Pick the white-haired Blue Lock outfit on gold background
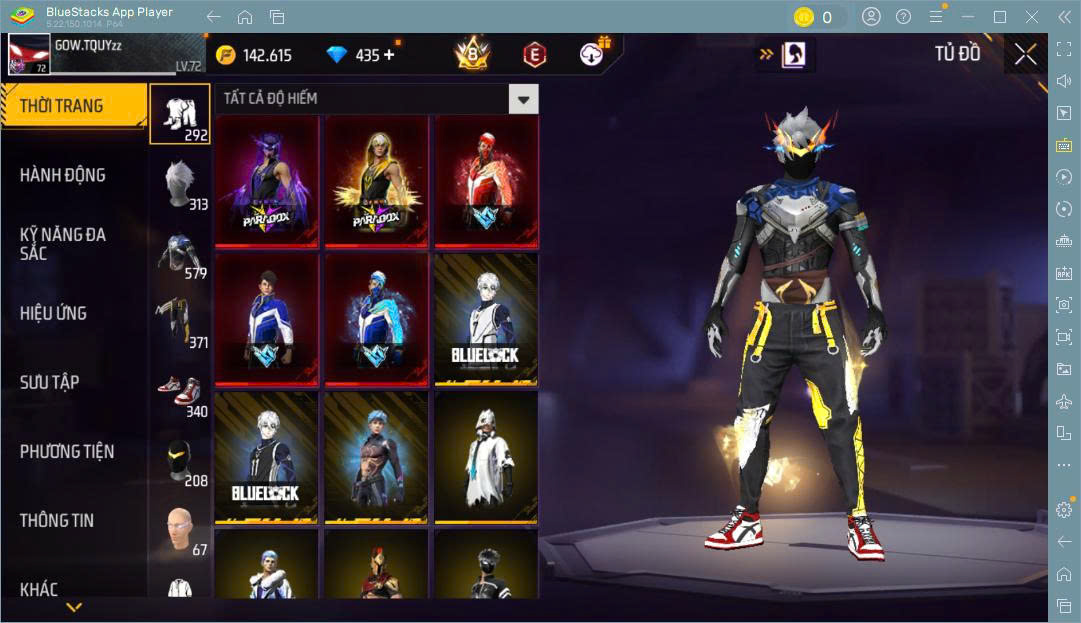The image size is (1081, 623). pos(487,319)
